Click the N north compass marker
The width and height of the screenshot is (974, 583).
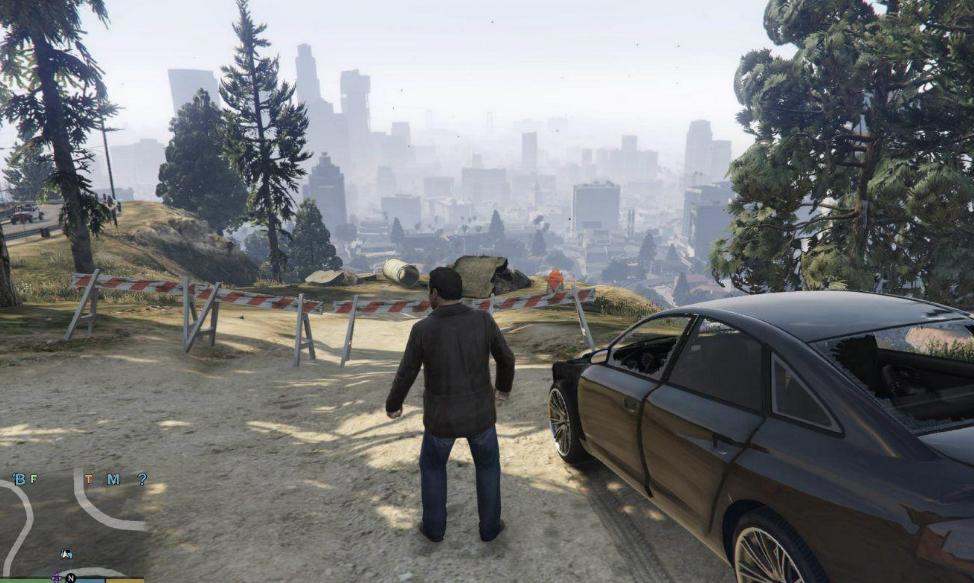coord(70,577)
